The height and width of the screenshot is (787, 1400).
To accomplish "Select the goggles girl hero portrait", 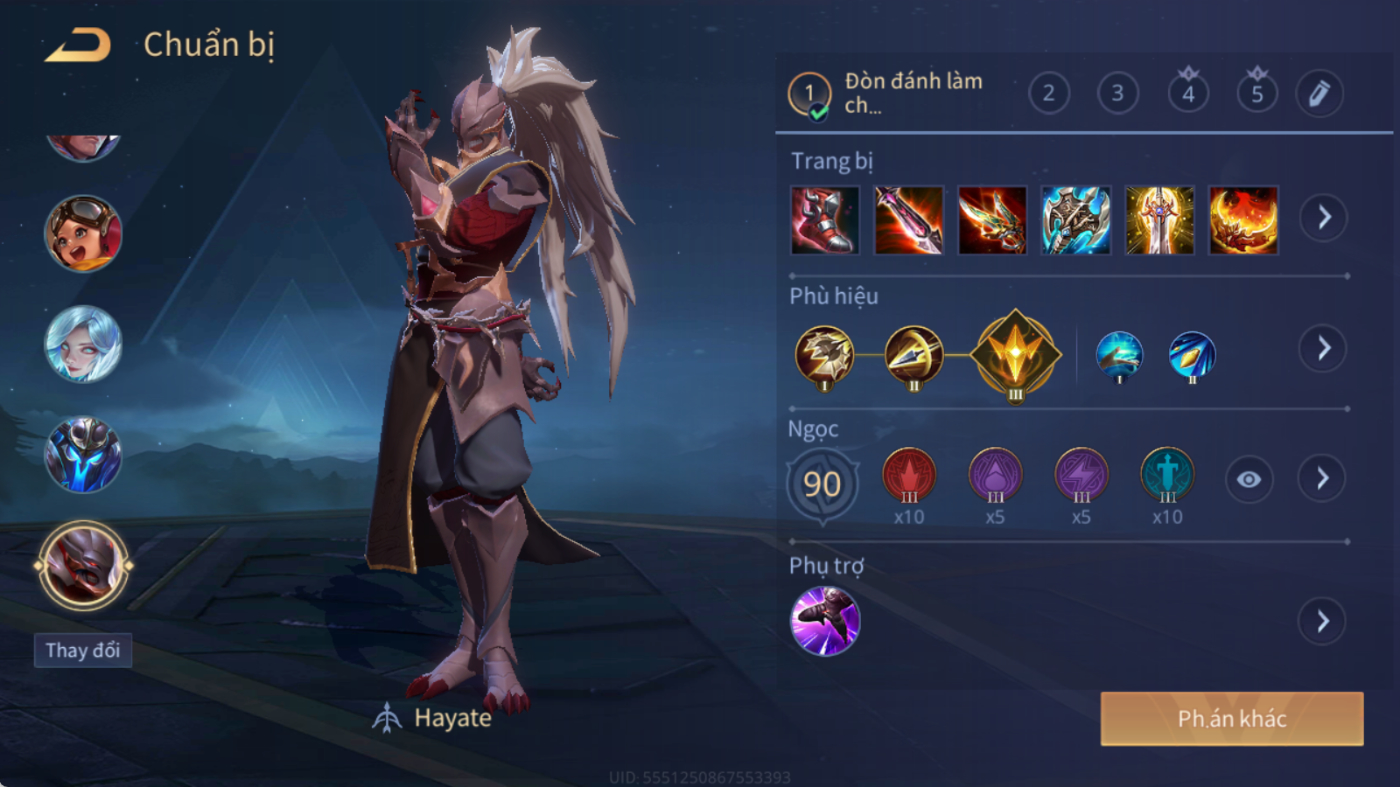I will (83, 233).
